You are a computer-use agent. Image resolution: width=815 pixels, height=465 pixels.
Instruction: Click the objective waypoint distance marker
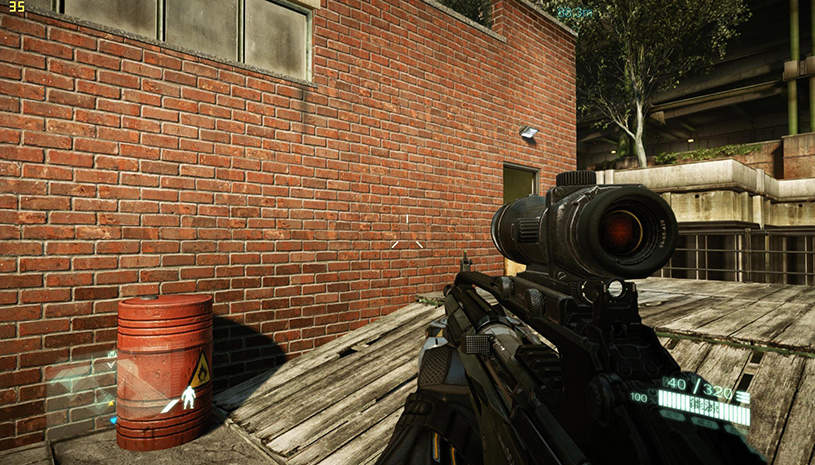[x=574, y=12]
